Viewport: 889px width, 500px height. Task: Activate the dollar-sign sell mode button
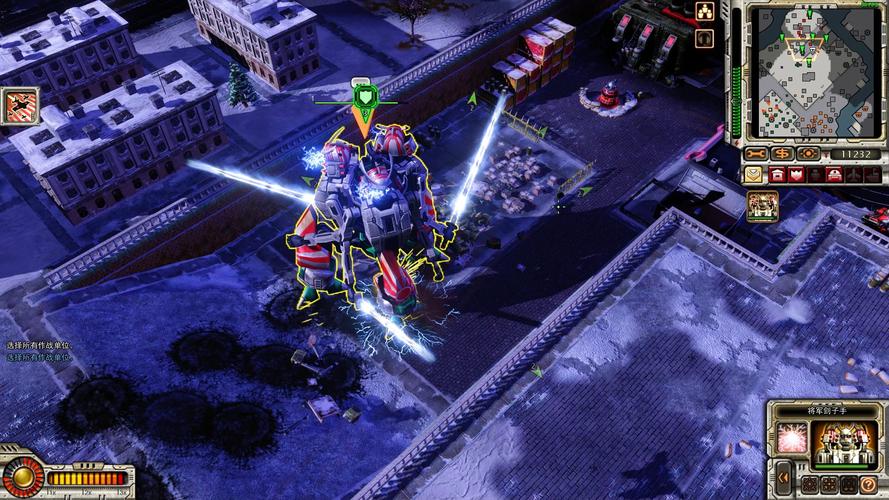[x=782, y=154]
